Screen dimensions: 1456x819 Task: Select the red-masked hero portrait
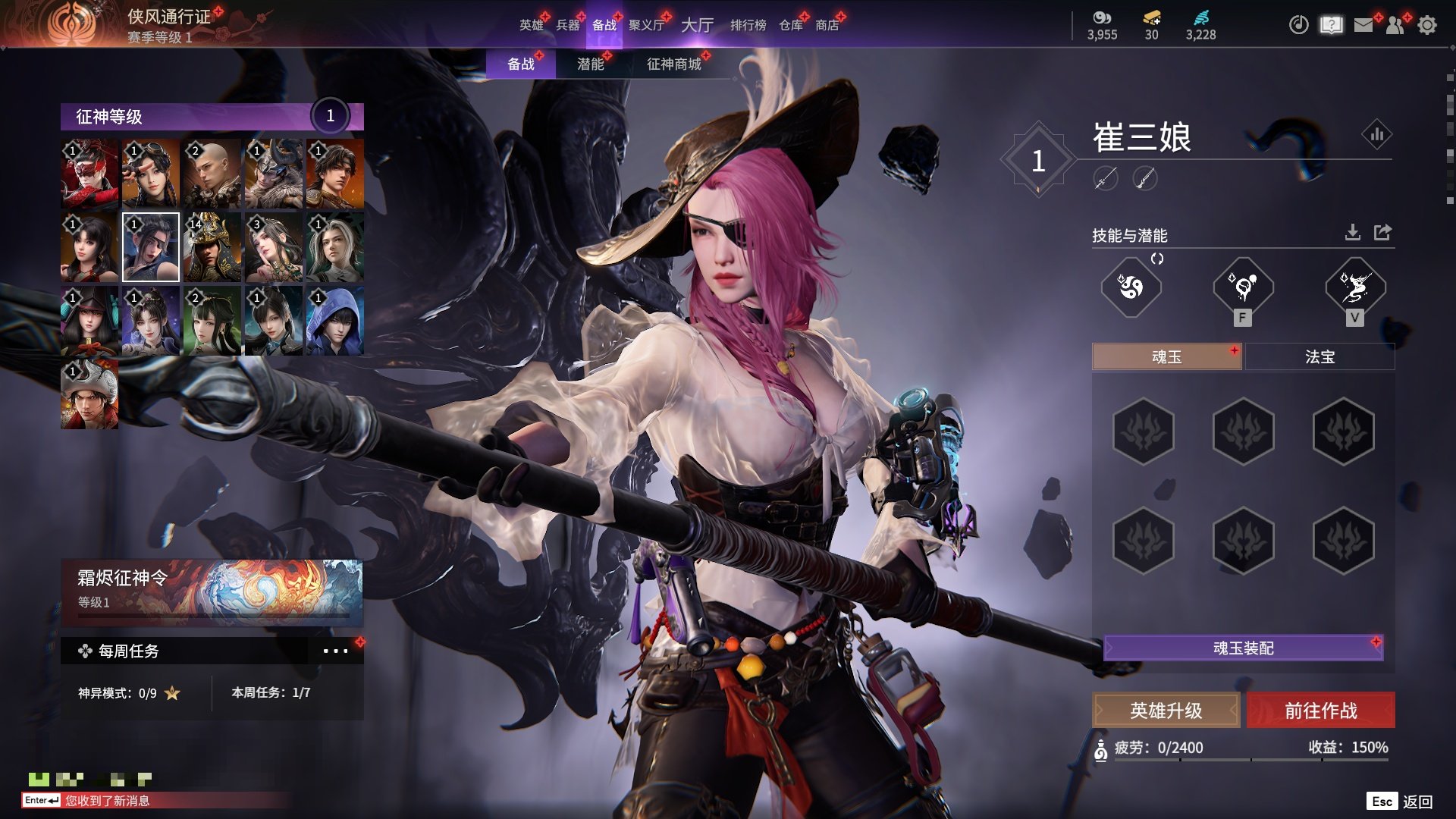click(89, 174)
